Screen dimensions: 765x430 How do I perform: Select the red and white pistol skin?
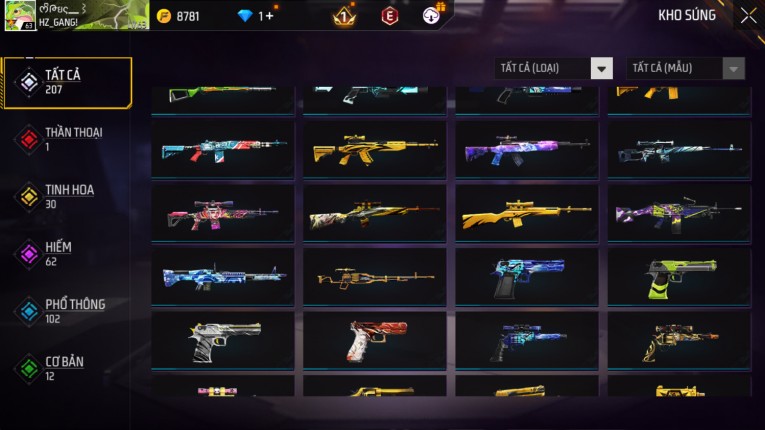point(375,340)
